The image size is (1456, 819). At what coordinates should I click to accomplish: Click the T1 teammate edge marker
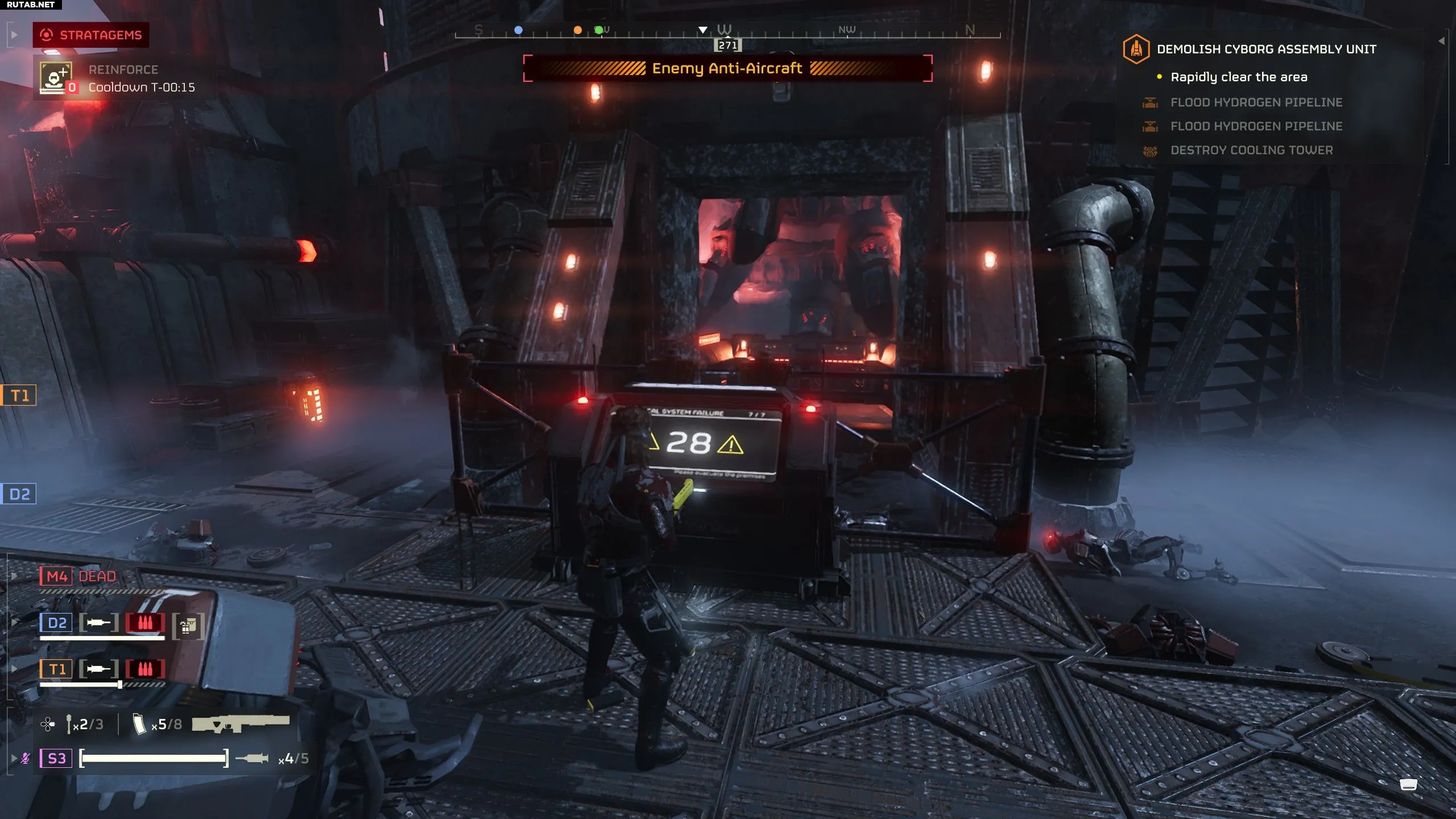19,395
